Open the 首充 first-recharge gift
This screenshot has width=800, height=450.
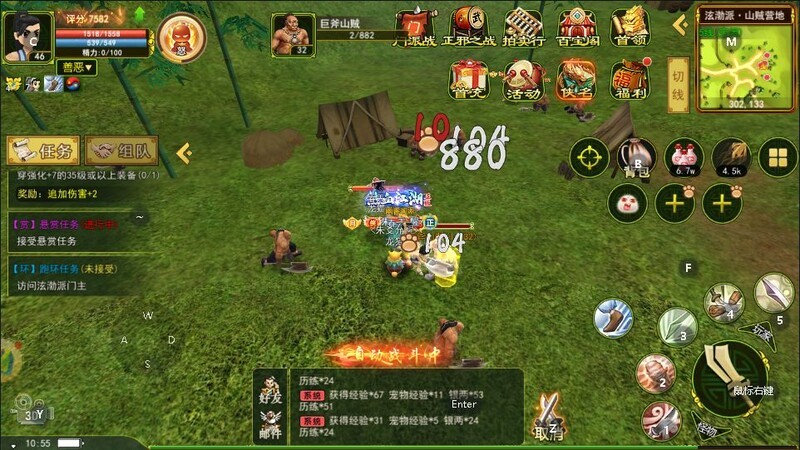(468, 80)
